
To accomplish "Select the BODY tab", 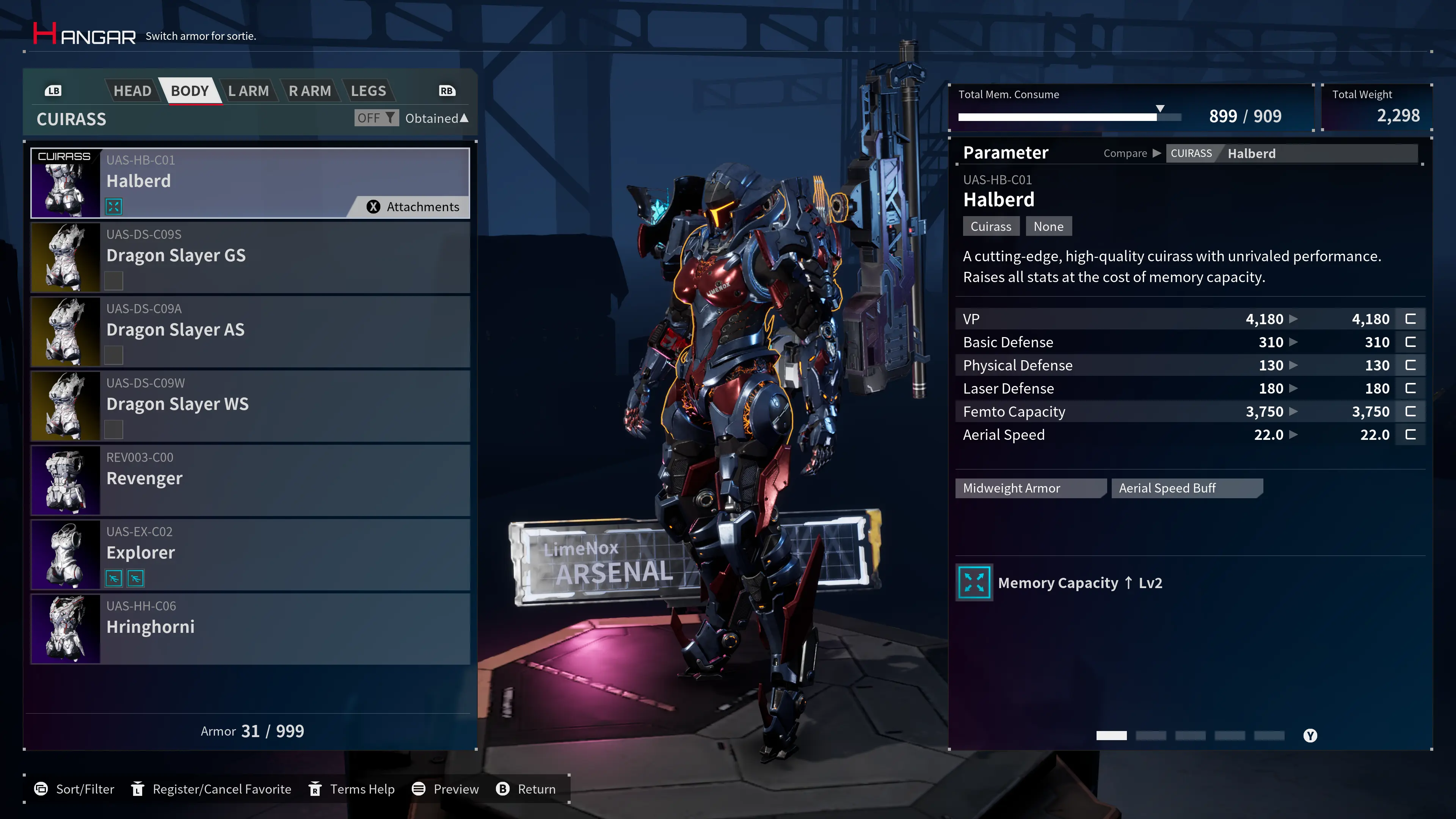I will click(190, 91).
